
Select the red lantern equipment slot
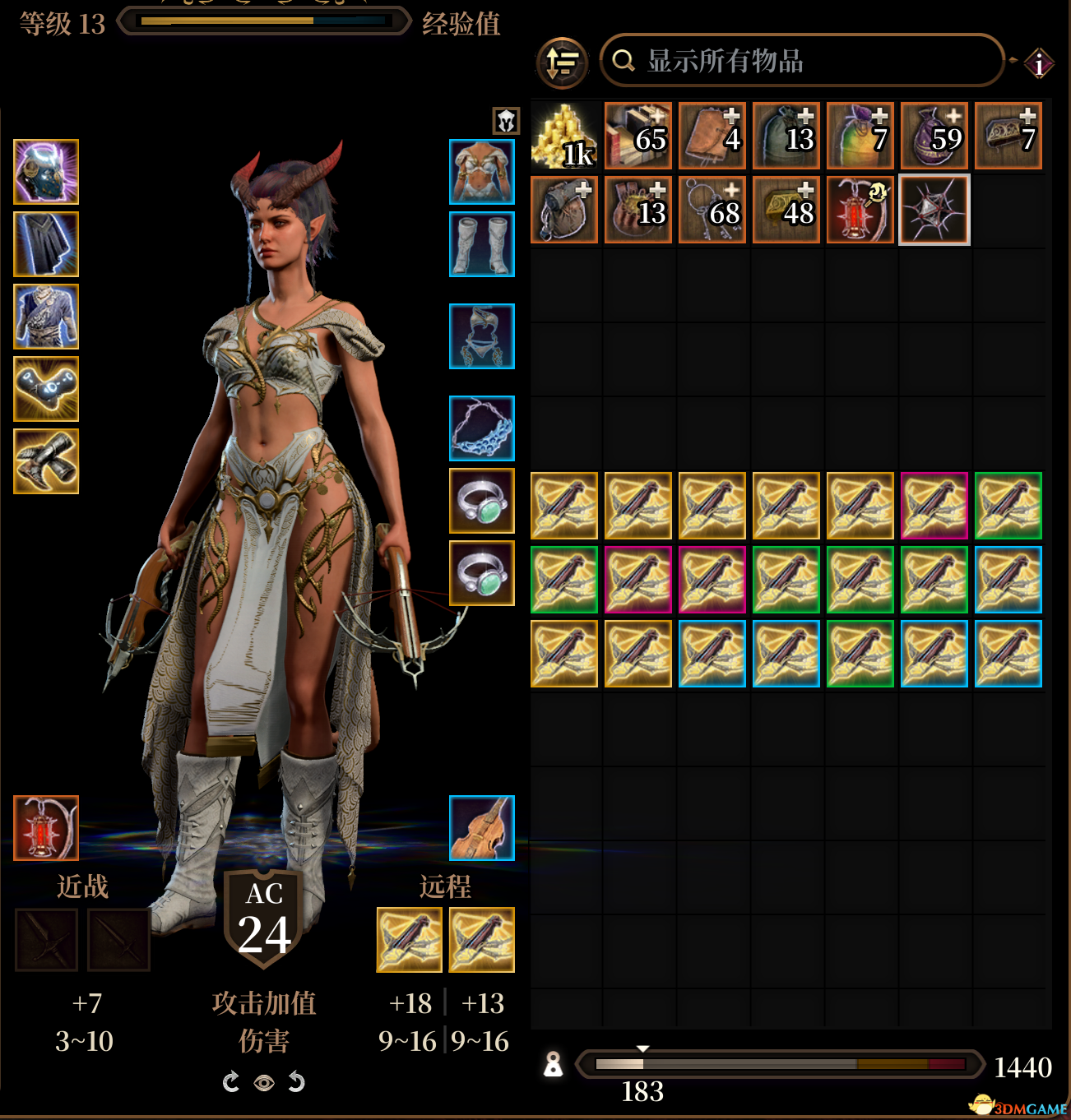46,828
